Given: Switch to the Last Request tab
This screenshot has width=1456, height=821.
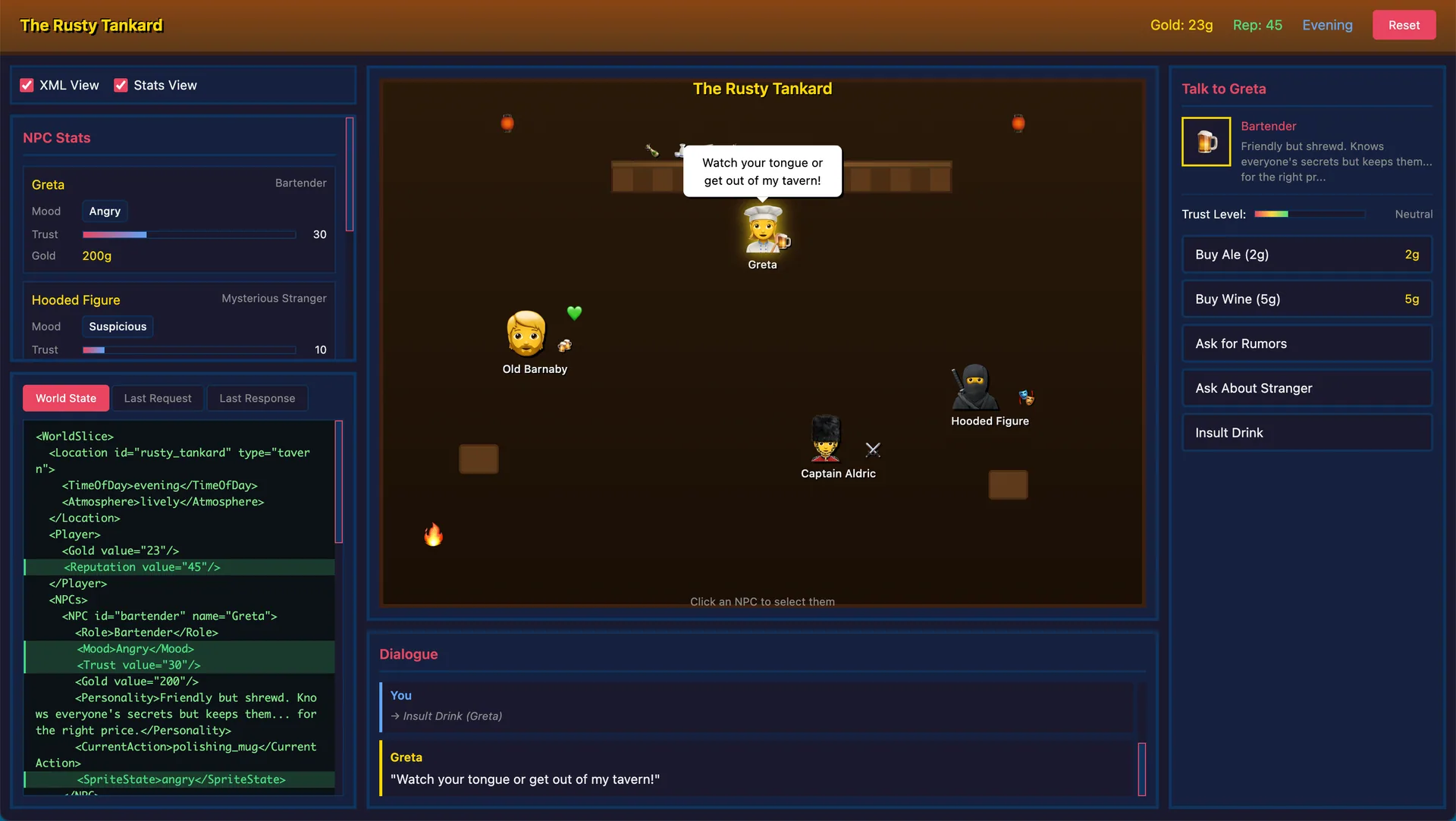Looking at the screenshot, I should click(157, 397).
